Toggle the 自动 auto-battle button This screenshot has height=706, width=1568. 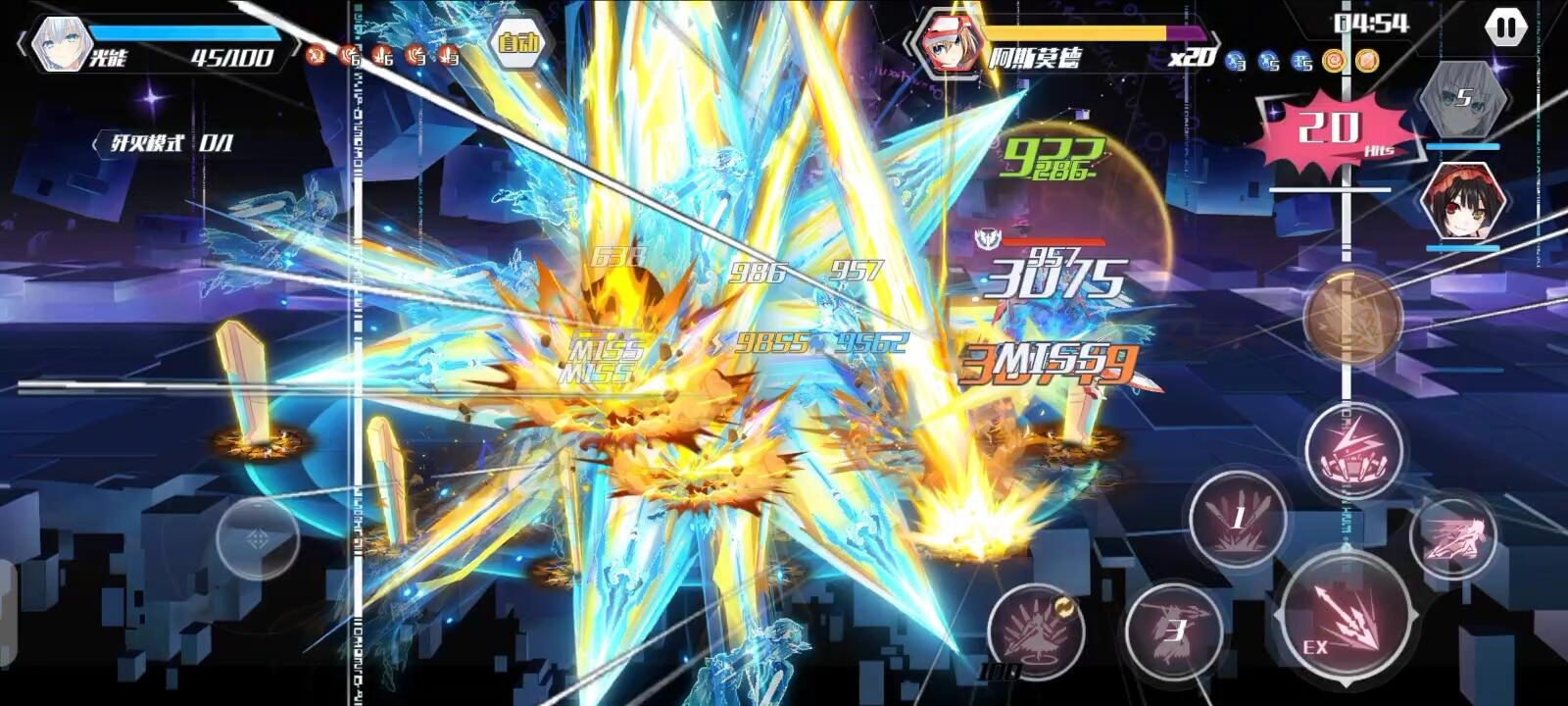[518, 42]
